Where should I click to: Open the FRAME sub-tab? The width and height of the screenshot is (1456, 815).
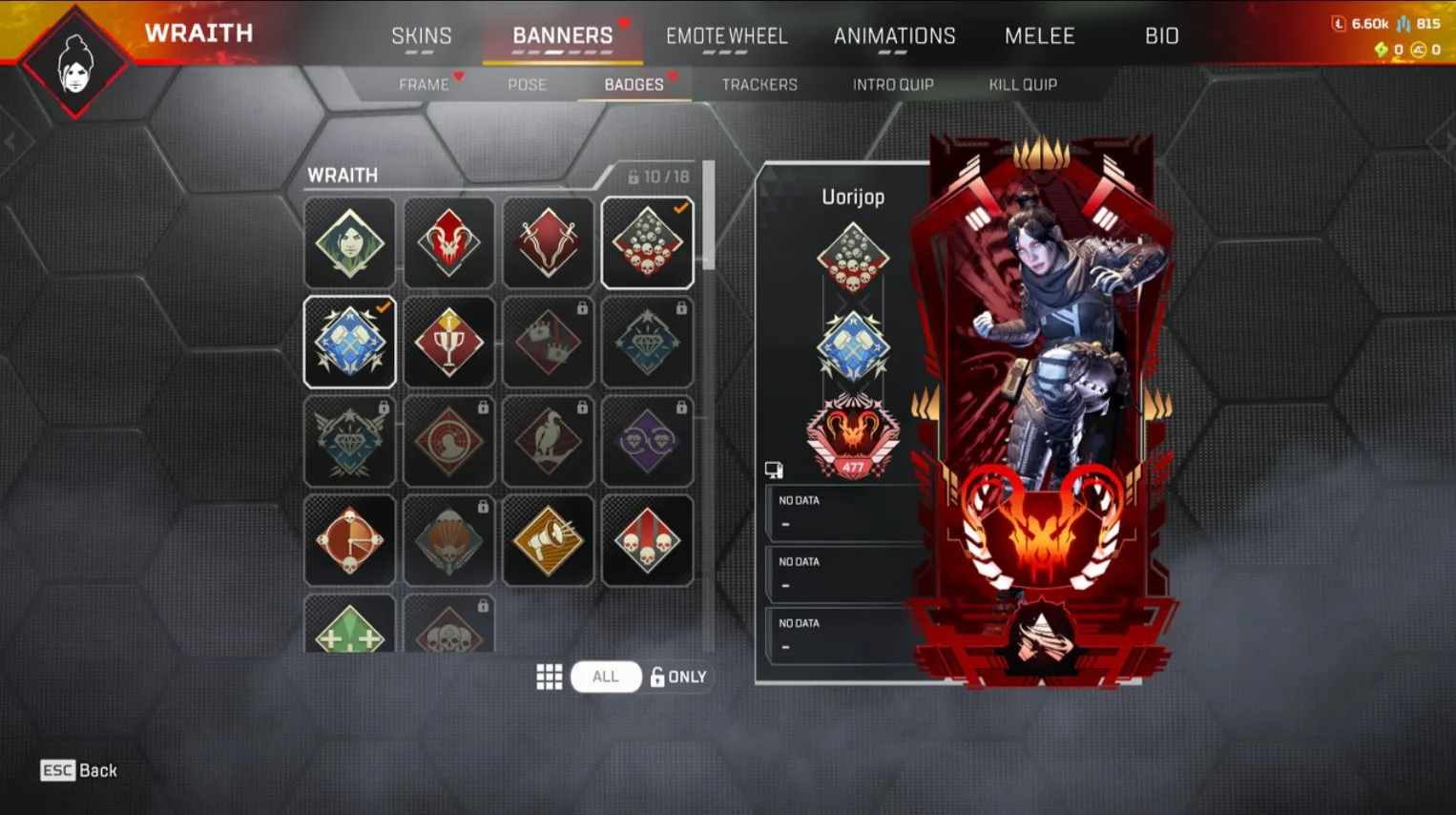click(x=422, y=84)
